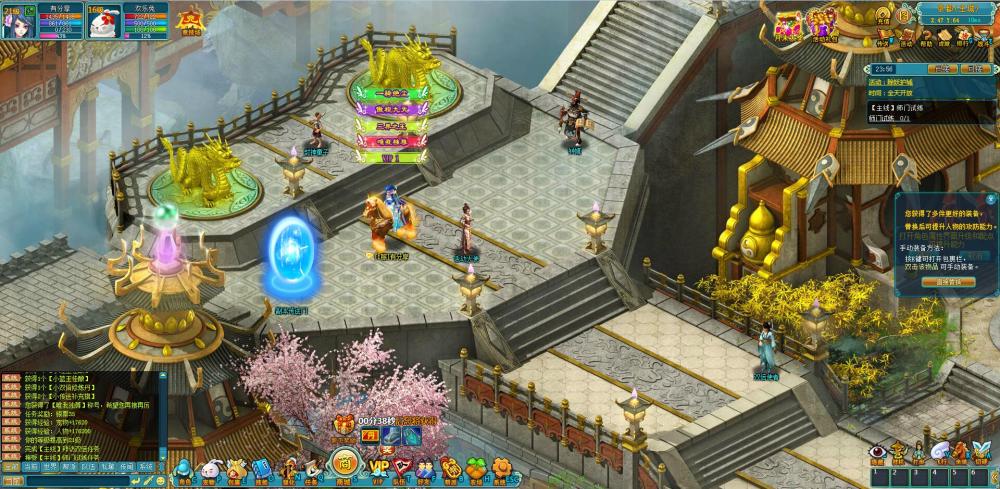Select the 世界 world chat tab
Viewport: 1000px width, 489px height.
click(50, 467)
